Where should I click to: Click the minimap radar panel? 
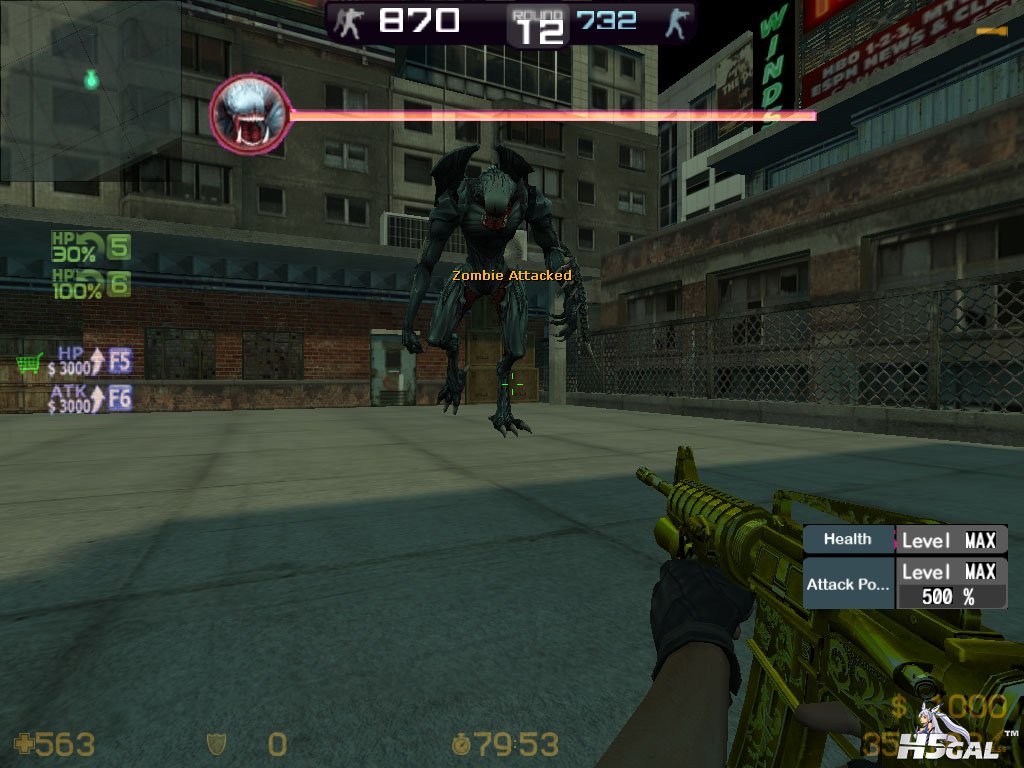[90, 90]
